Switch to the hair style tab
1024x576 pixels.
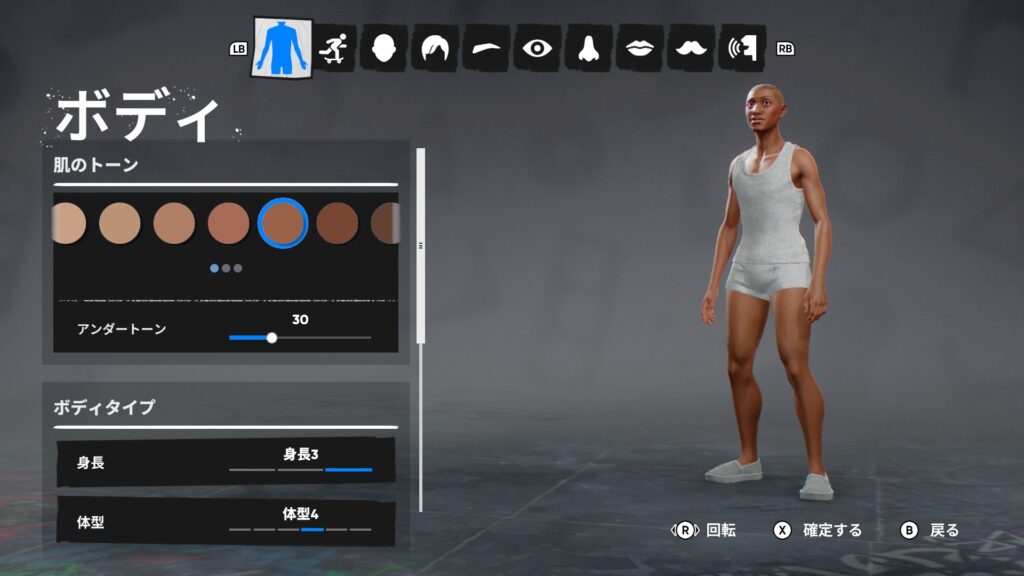coord(435,47)
